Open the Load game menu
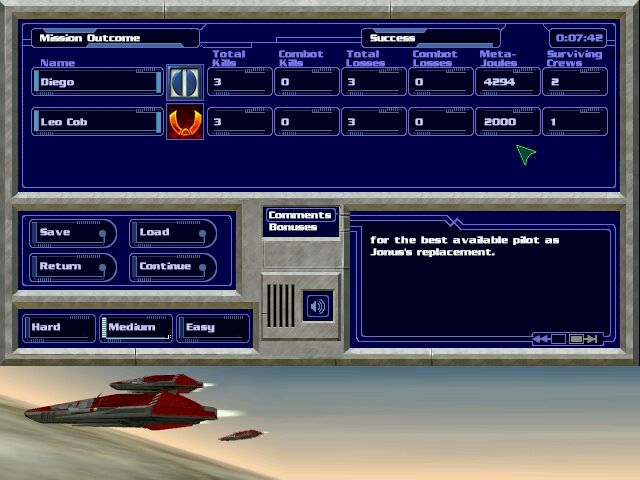The width and height of the screenshot is (640, 480). point(172,233)
